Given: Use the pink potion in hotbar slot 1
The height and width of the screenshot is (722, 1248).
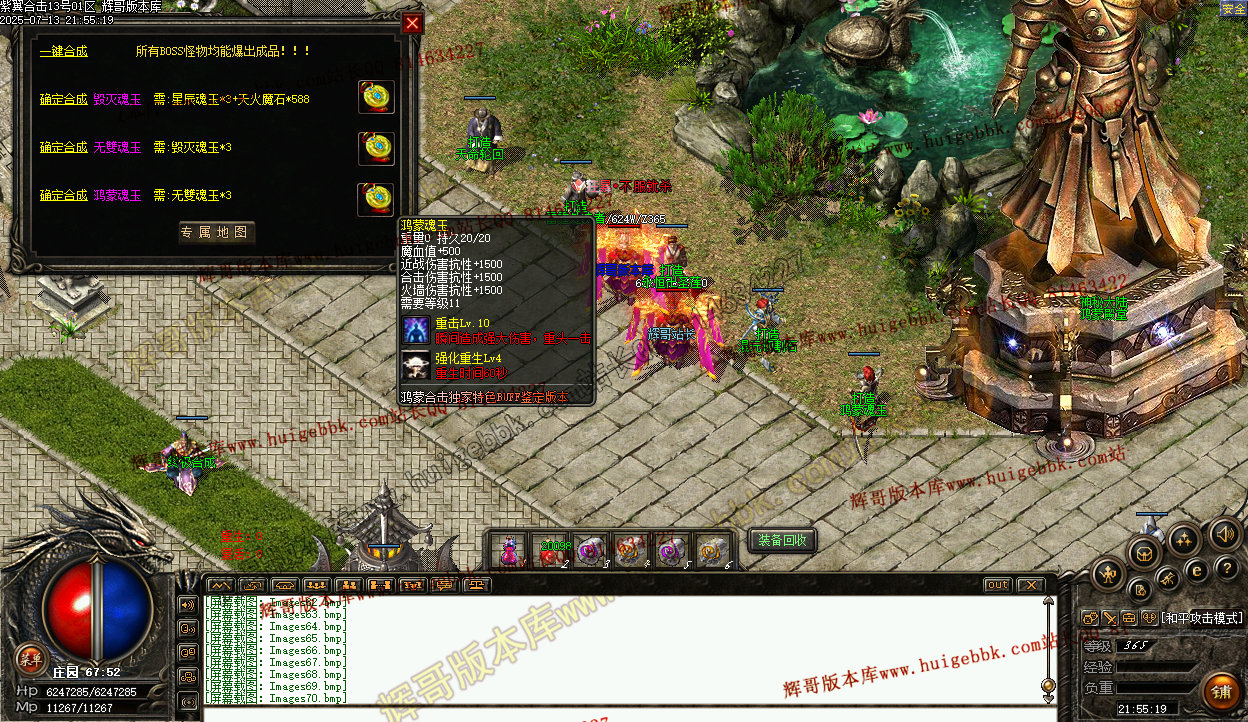Looking at the screenshot, I should [x=510, y=551].
